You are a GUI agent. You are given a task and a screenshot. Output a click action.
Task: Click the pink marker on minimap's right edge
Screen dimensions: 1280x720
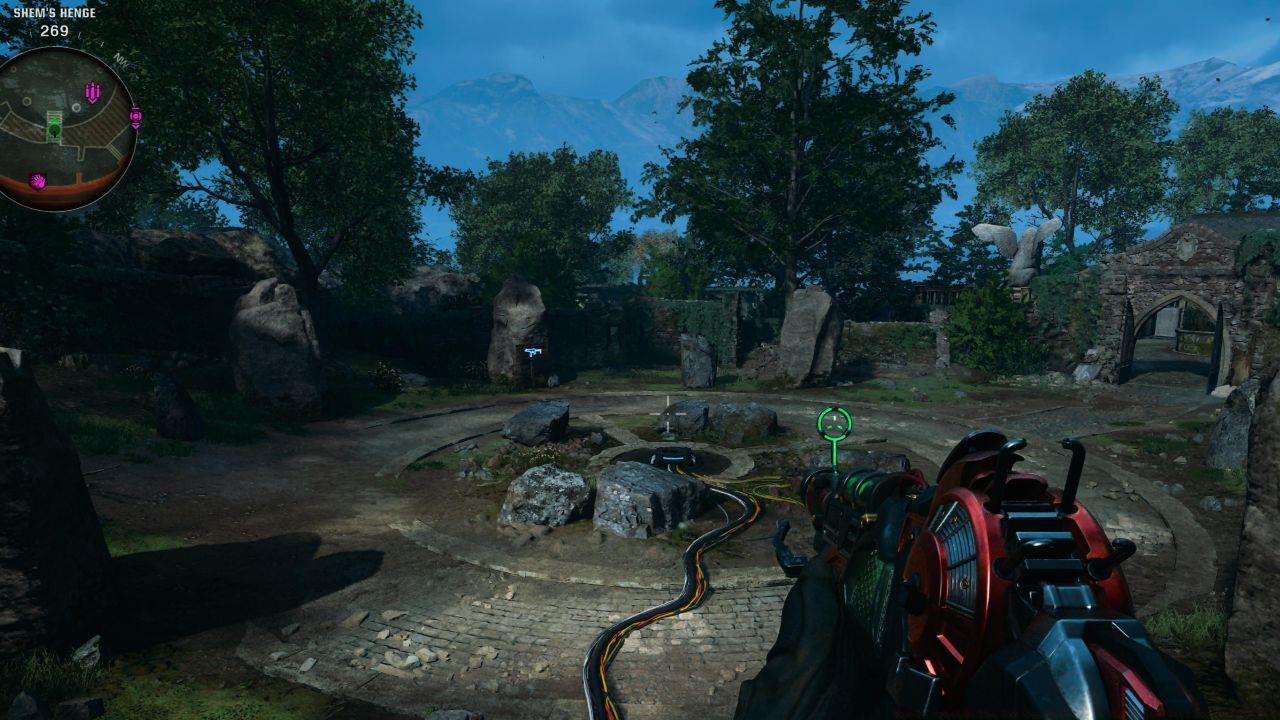point(135,117)
